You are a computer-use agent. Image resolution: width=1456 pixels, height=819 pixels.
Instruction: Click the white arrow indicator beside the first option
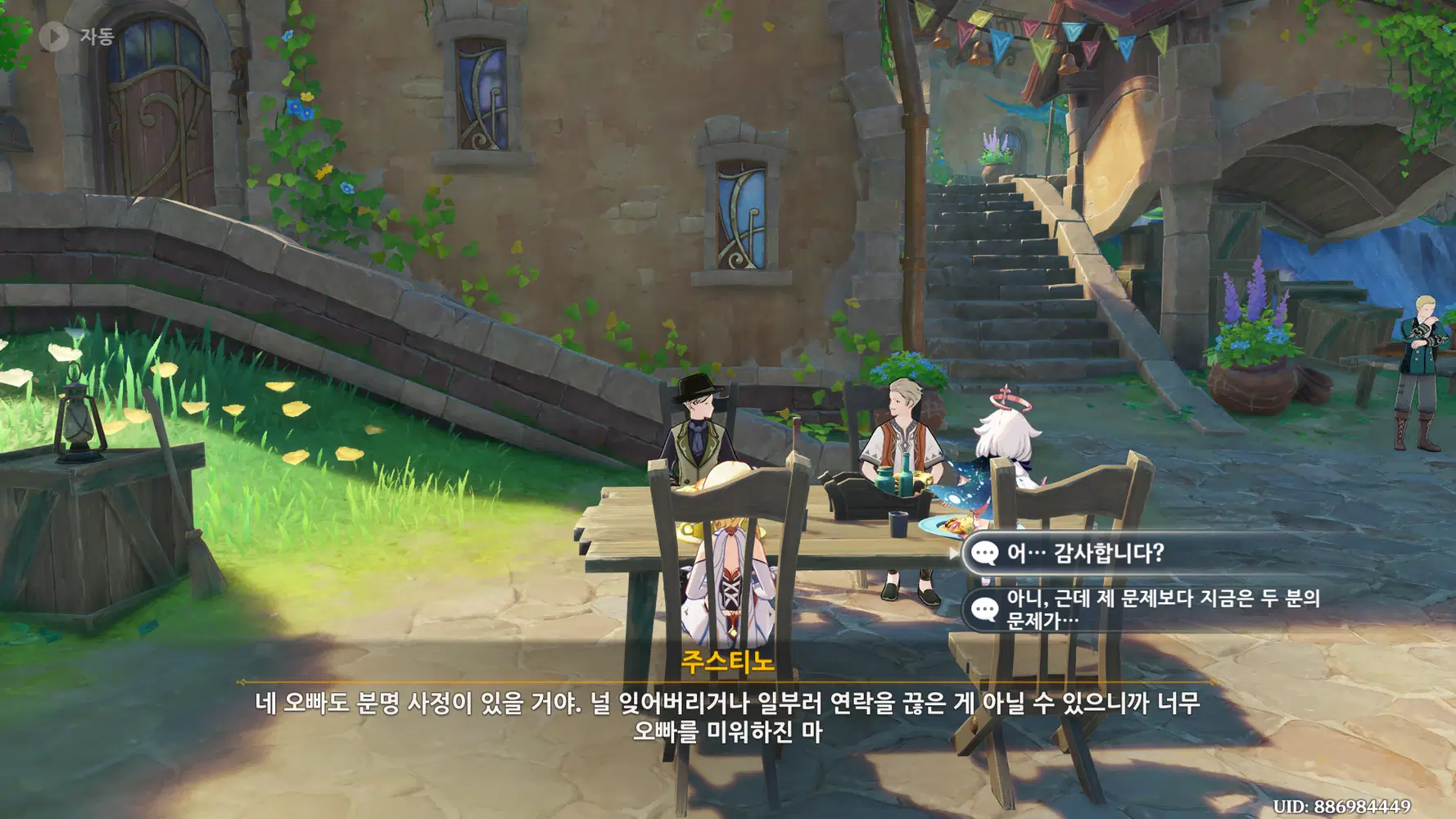click(952, 554)
